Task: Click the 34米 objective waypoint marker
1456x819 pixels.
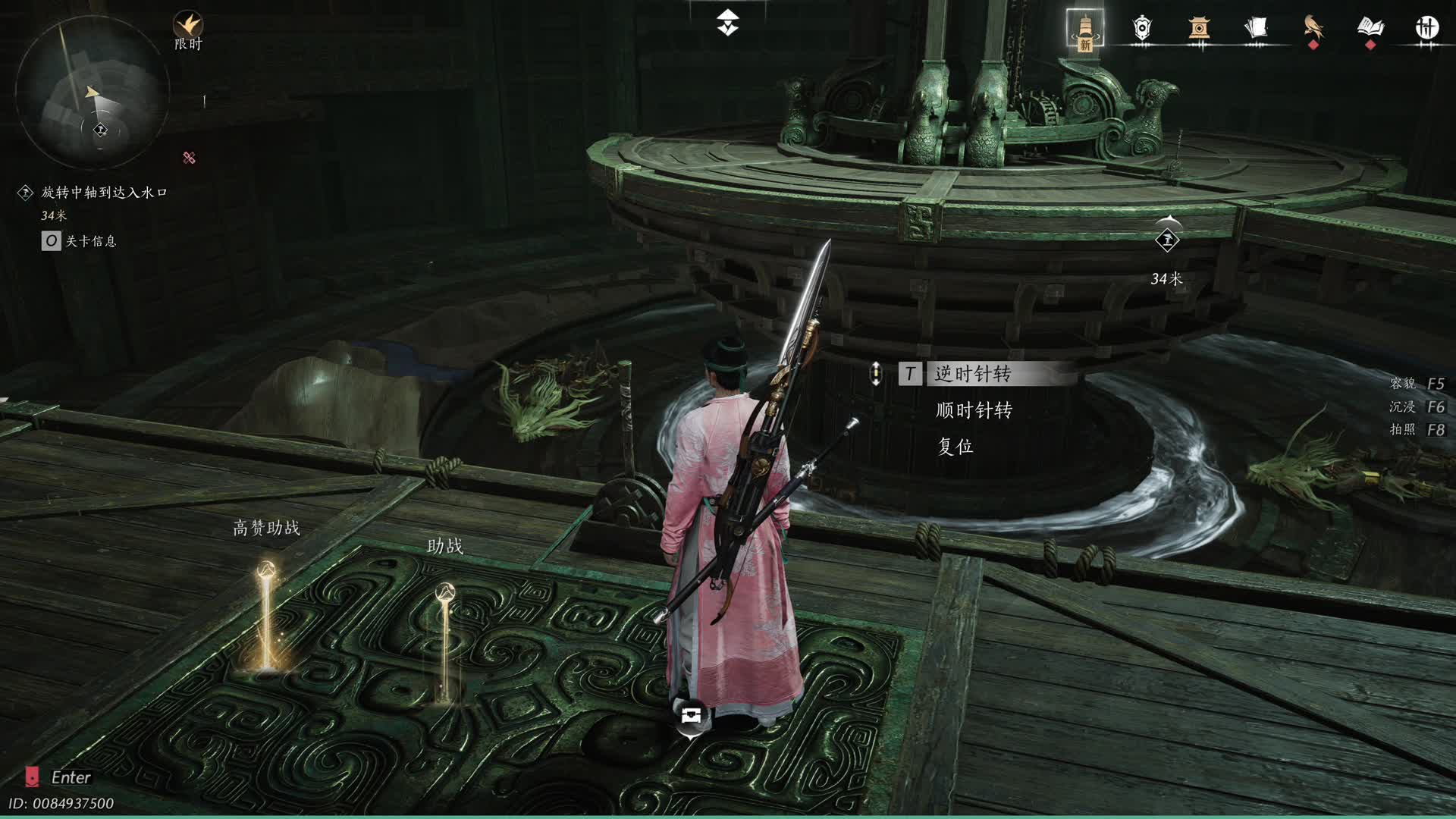Action: (x=1167, y=240)
